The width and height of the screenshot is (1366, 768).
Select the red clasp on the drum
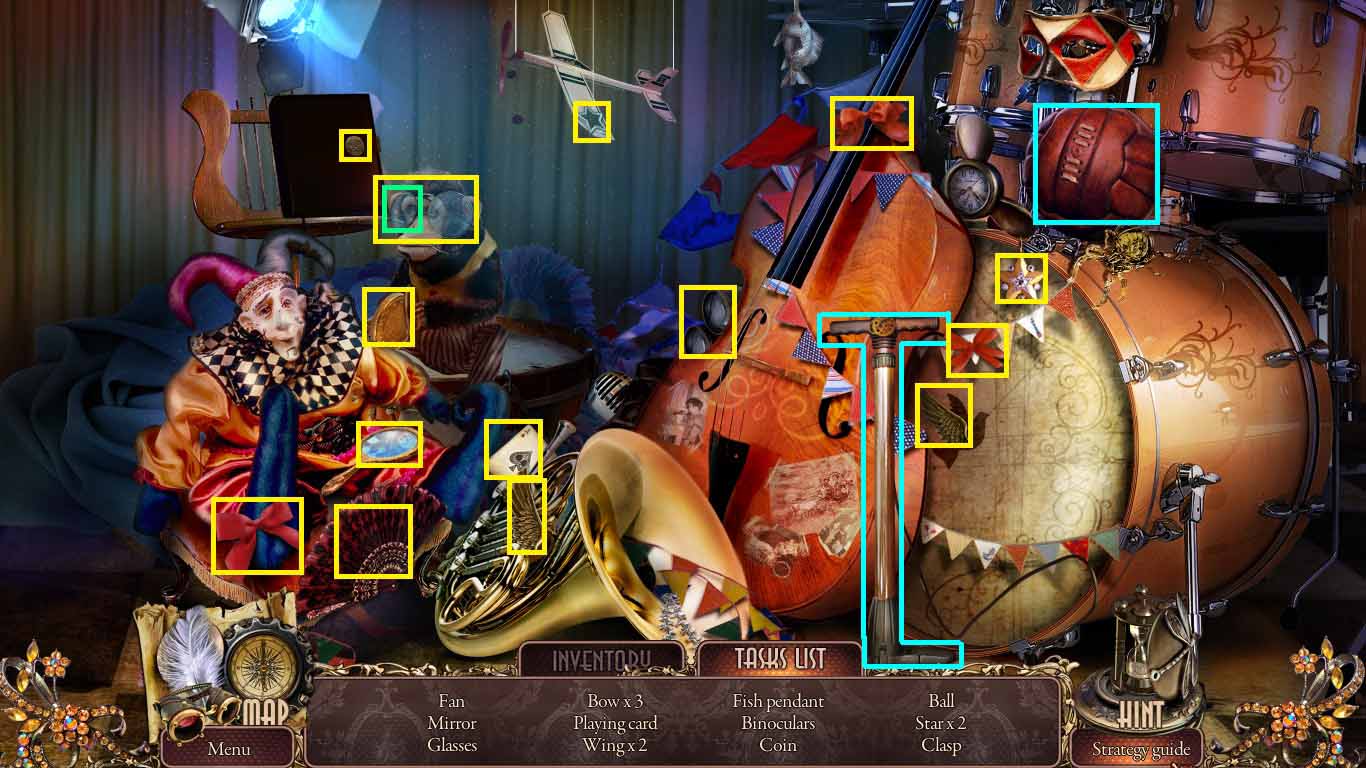(978, 349)
